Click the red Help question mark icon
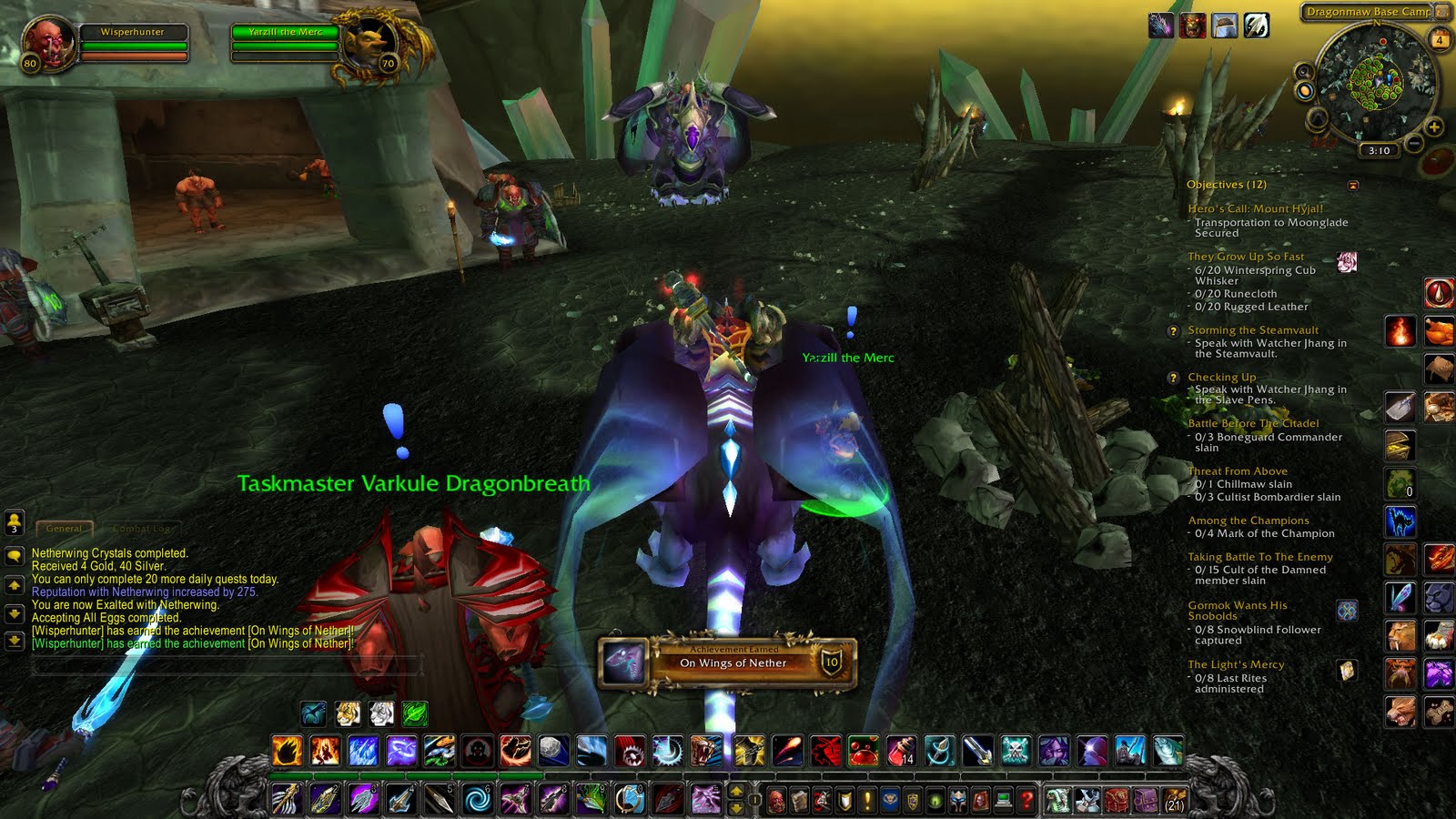This screenshot has height=819, width=1456. click(1026, 799)
